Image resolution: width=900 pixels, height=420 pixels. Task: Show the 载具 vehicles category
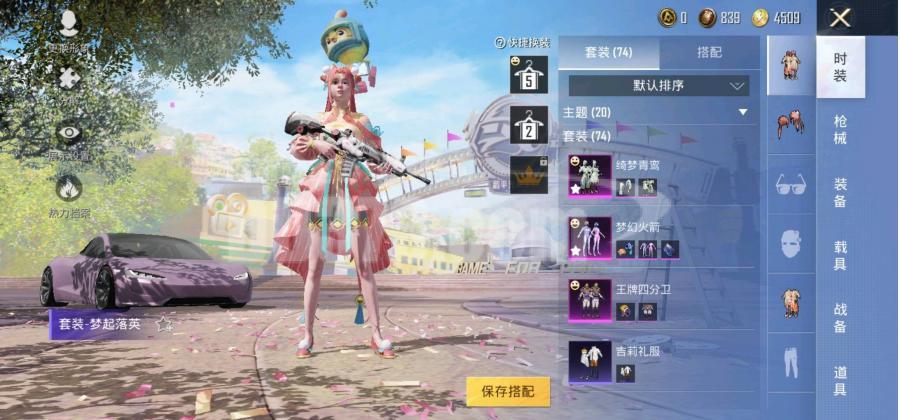point(840,255)
